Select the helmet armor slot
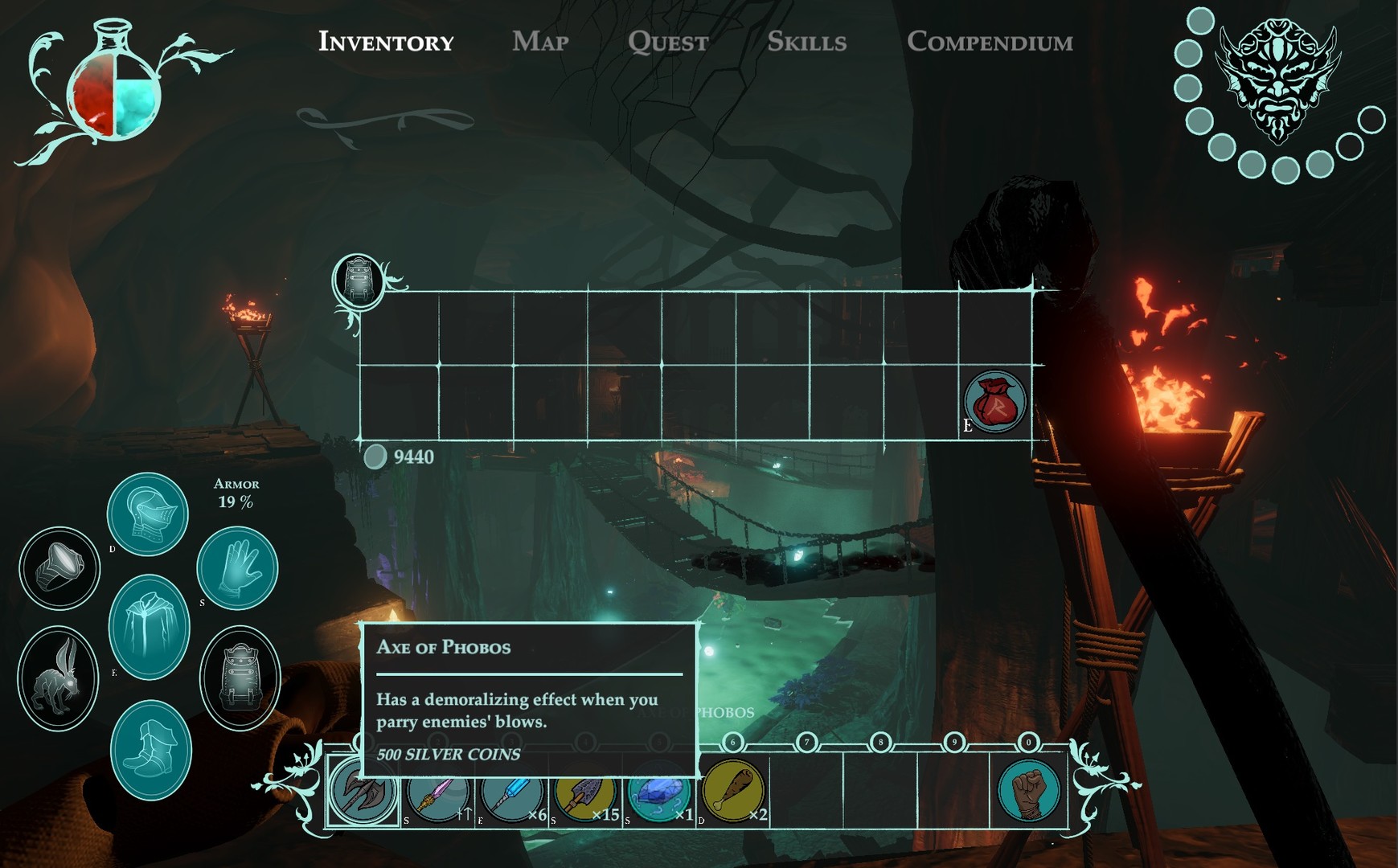 point(149,513)
